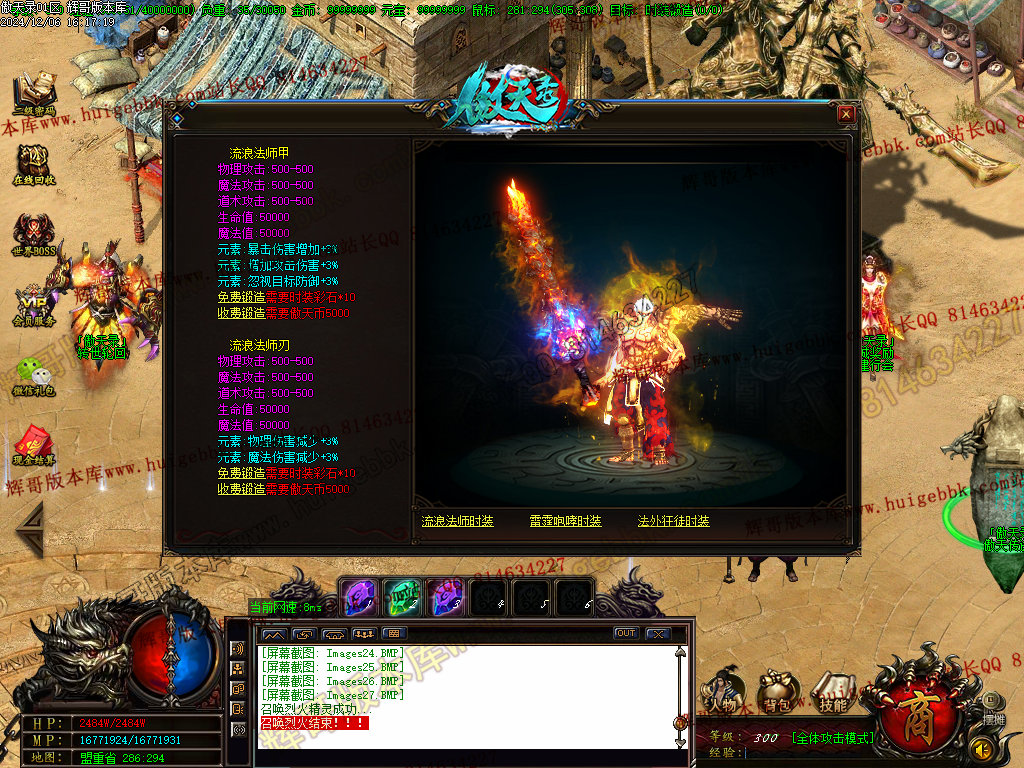The image size is (1024, 768).
Task: Open the 世界BOSS menu icon
Action: [x=34, y=236]
